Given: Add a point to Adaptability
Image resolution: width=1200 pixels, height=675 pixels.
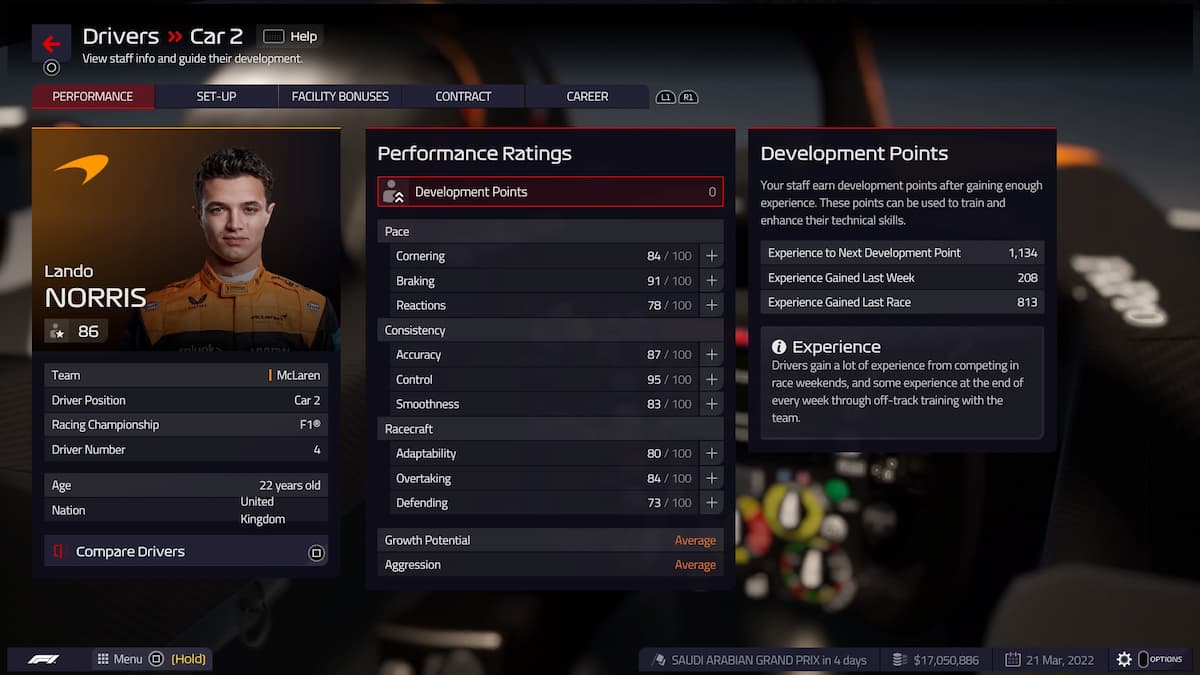Looking at the screenshot, I should click(x=712, y=454).
